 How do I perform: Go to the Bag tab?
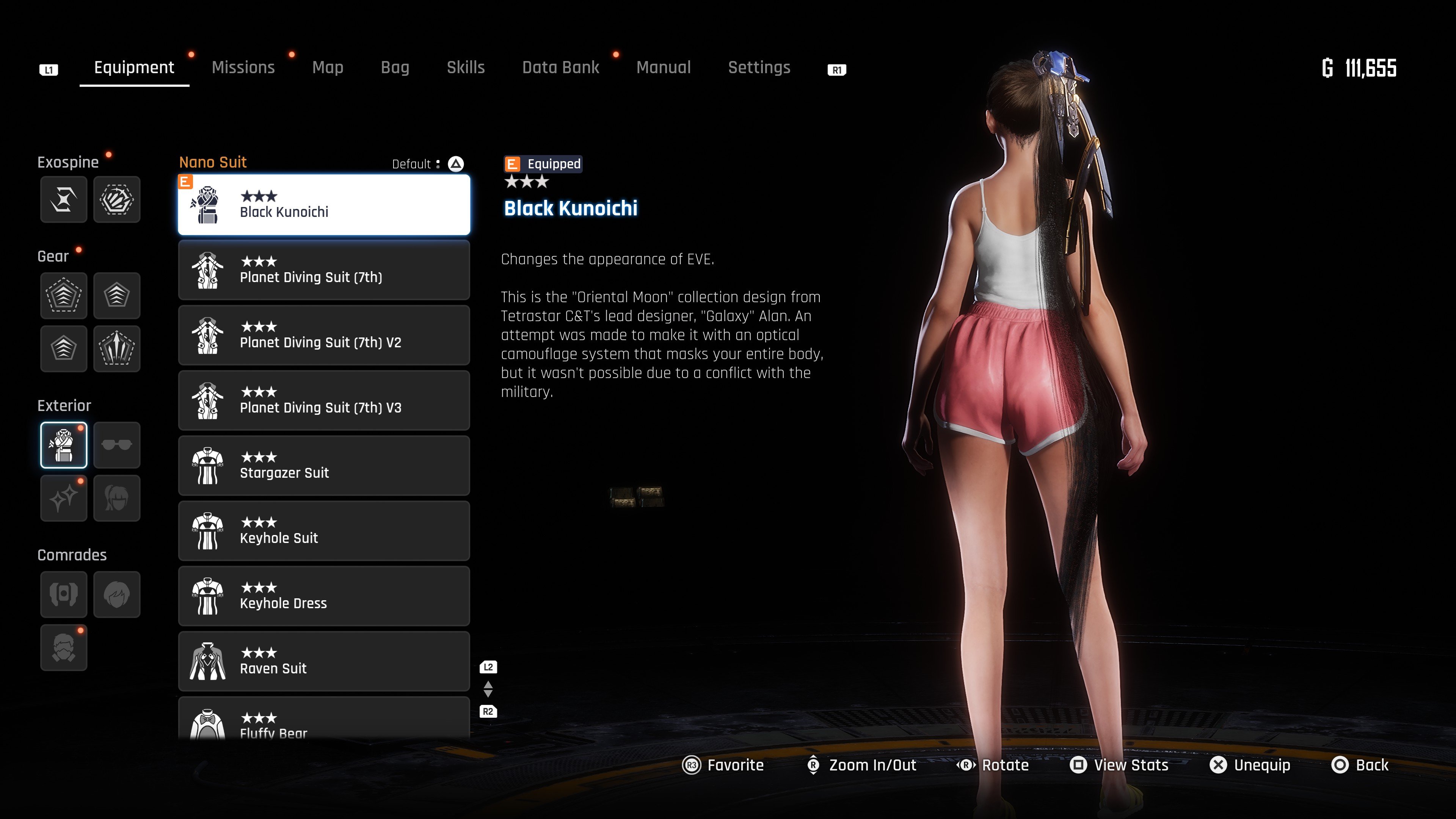point(395,67)
